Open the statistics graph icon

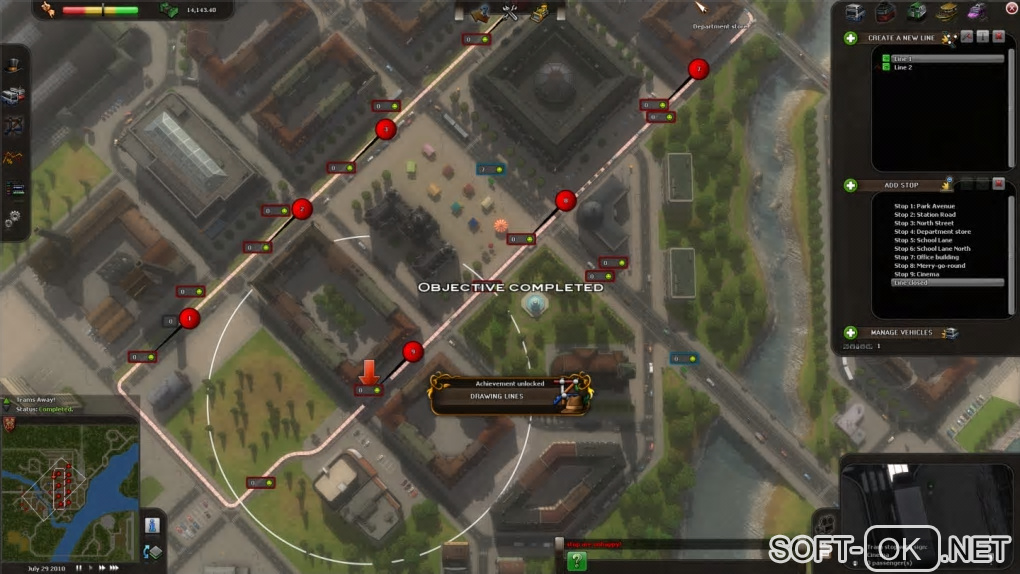pyautogui.click(x=15, y=188)
